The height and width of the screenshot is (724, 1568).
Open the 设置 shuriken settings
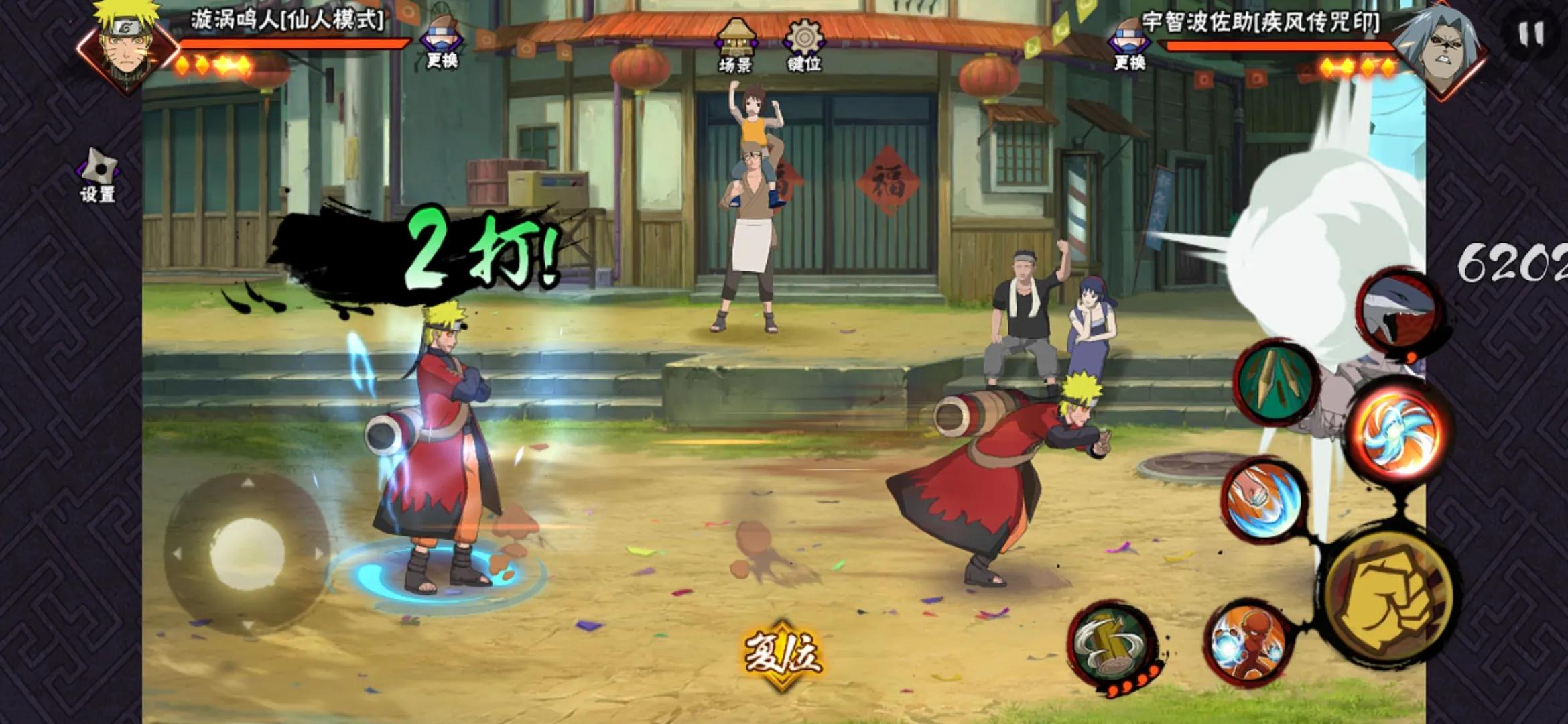coord(99,176)
